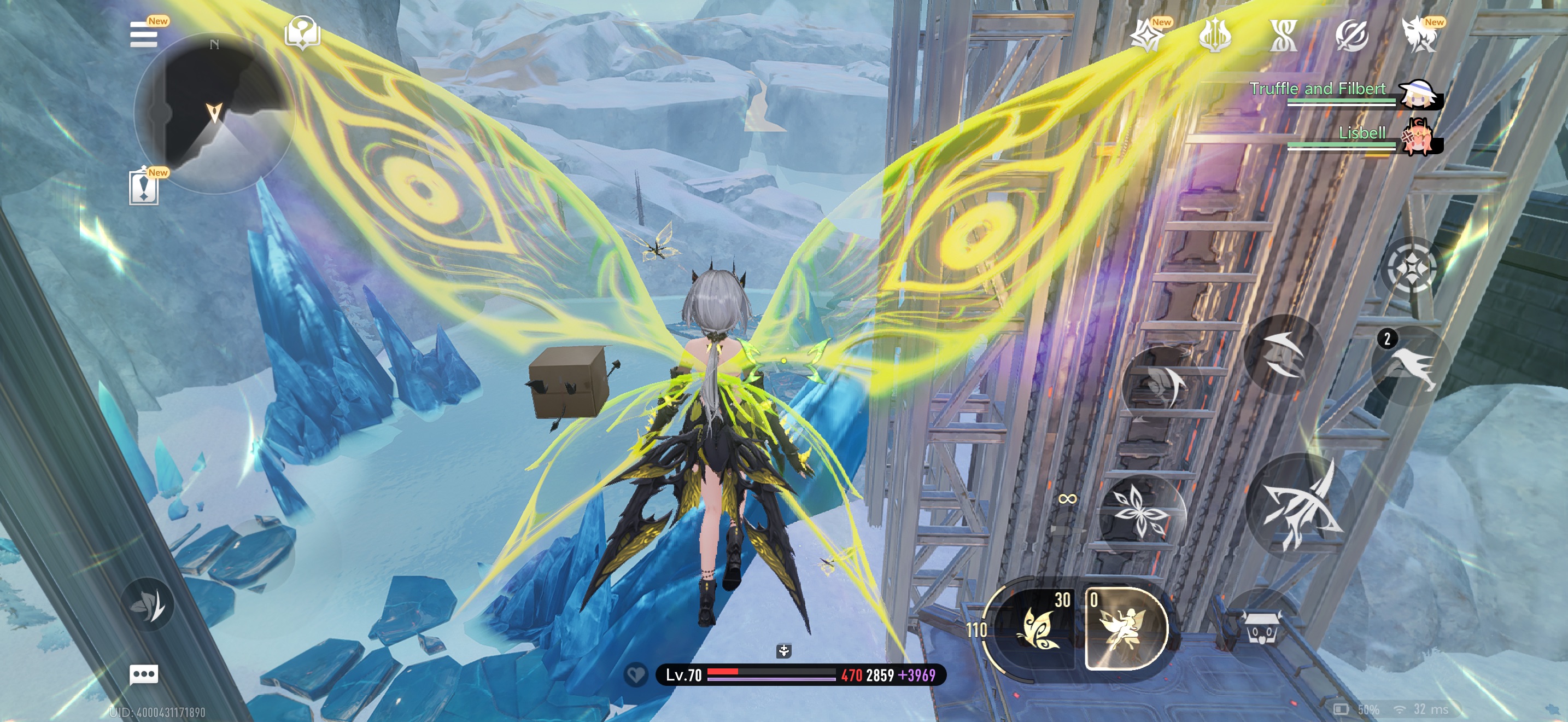Use the dodge skill with 2 charges
1568x722 pixels.
pyautogui.click(x=1410, y=365)
